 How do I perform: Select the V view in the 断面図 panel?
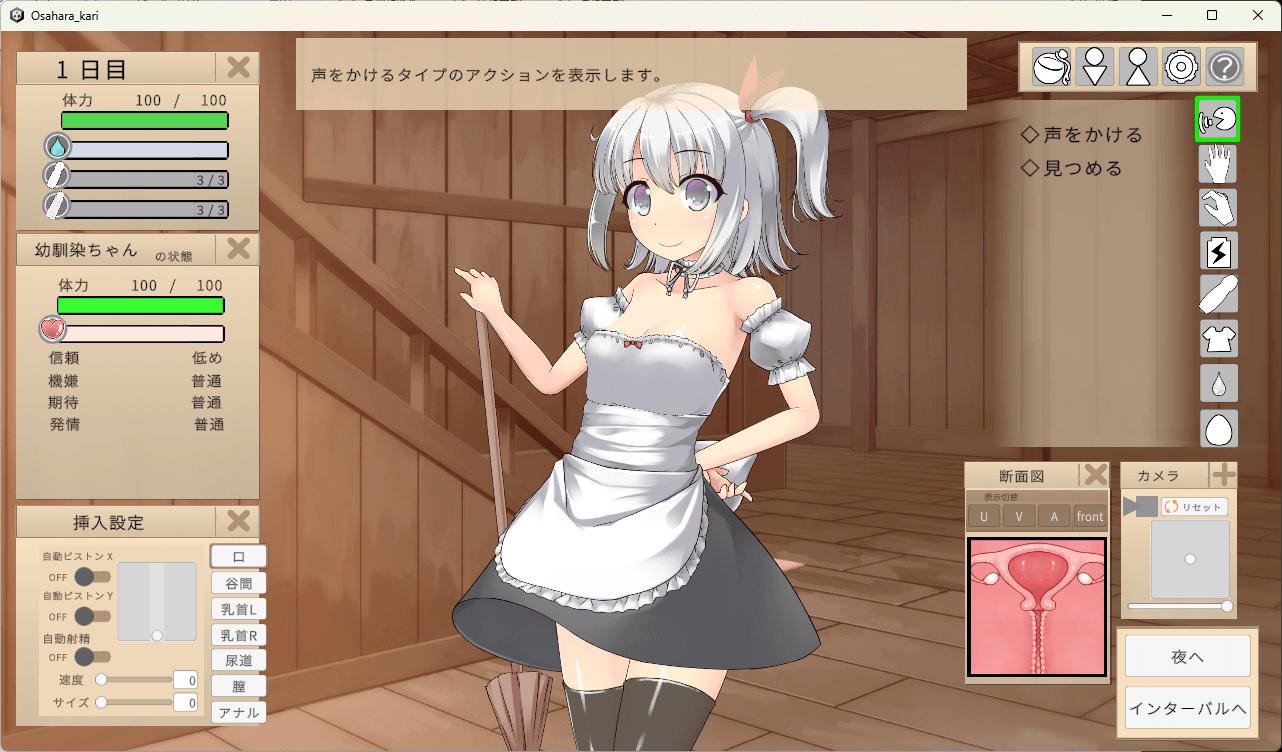tap(1019, 516)
